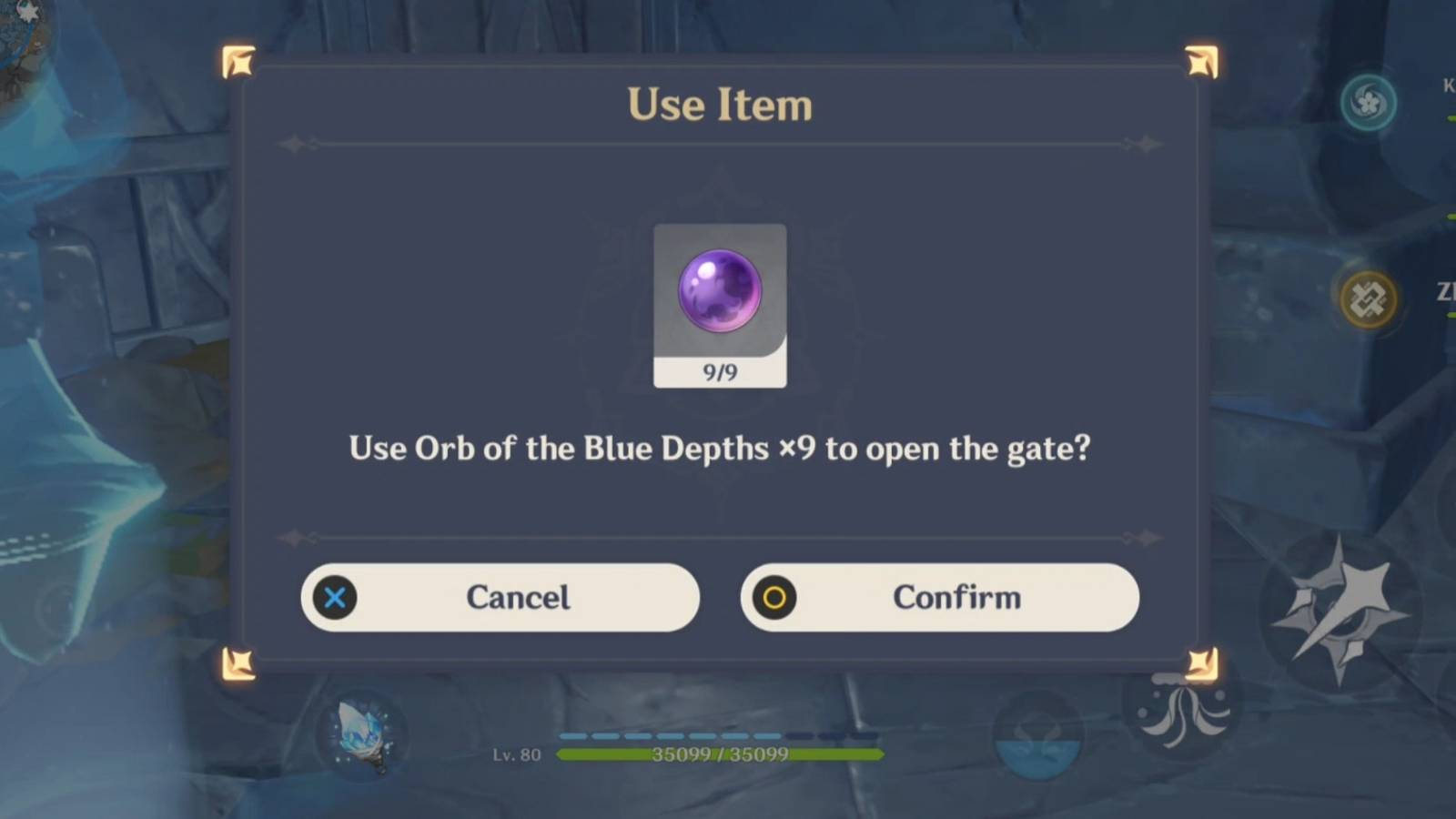Click the 9/9 quantity label on the item card
The image size is (1456, 819).
tap(719, 372)
